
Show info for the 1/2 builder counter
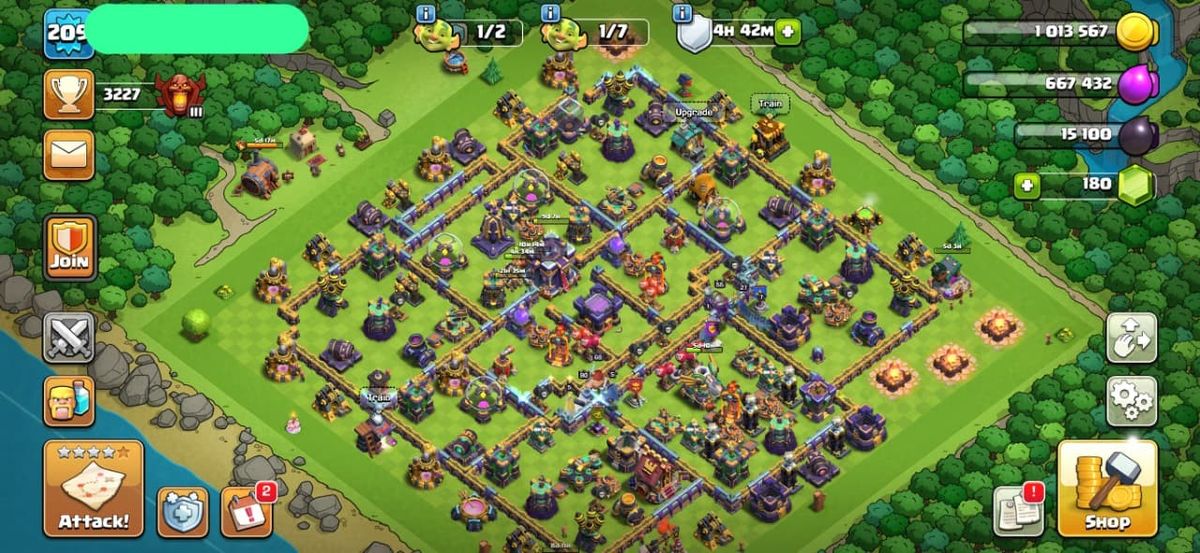[425, 13]
